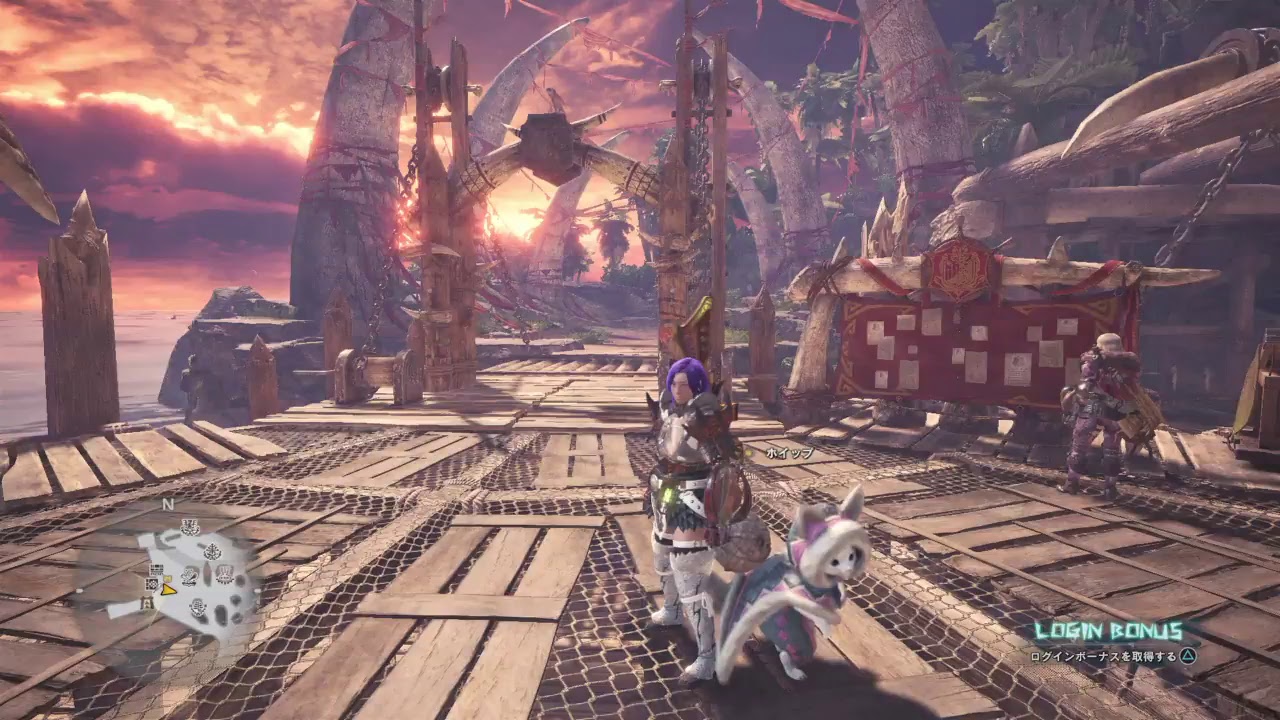Select the item box grid icon on the minimap
Image resolution: width=1280 pixels, height=720 pixels.
pos(156,567)
